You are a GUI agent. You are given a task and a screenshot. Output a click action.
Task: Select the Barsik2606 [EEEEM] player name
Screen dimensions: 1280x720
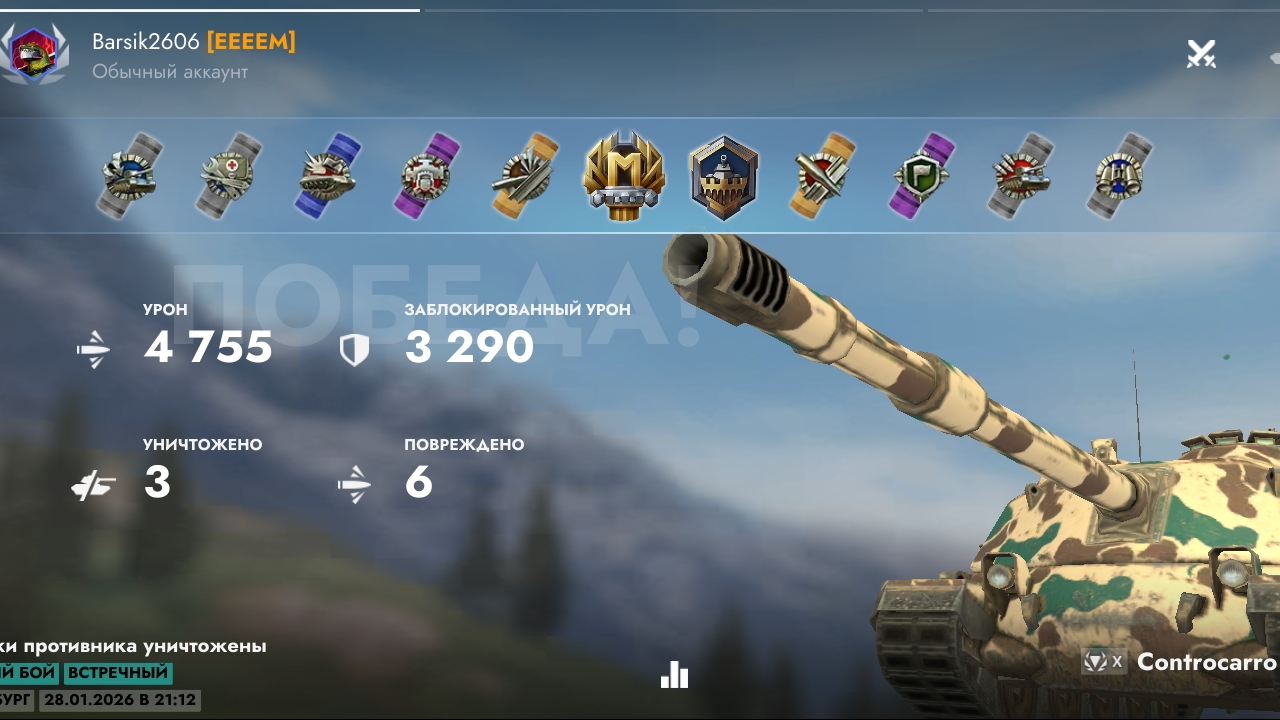[x=193, y=42]
